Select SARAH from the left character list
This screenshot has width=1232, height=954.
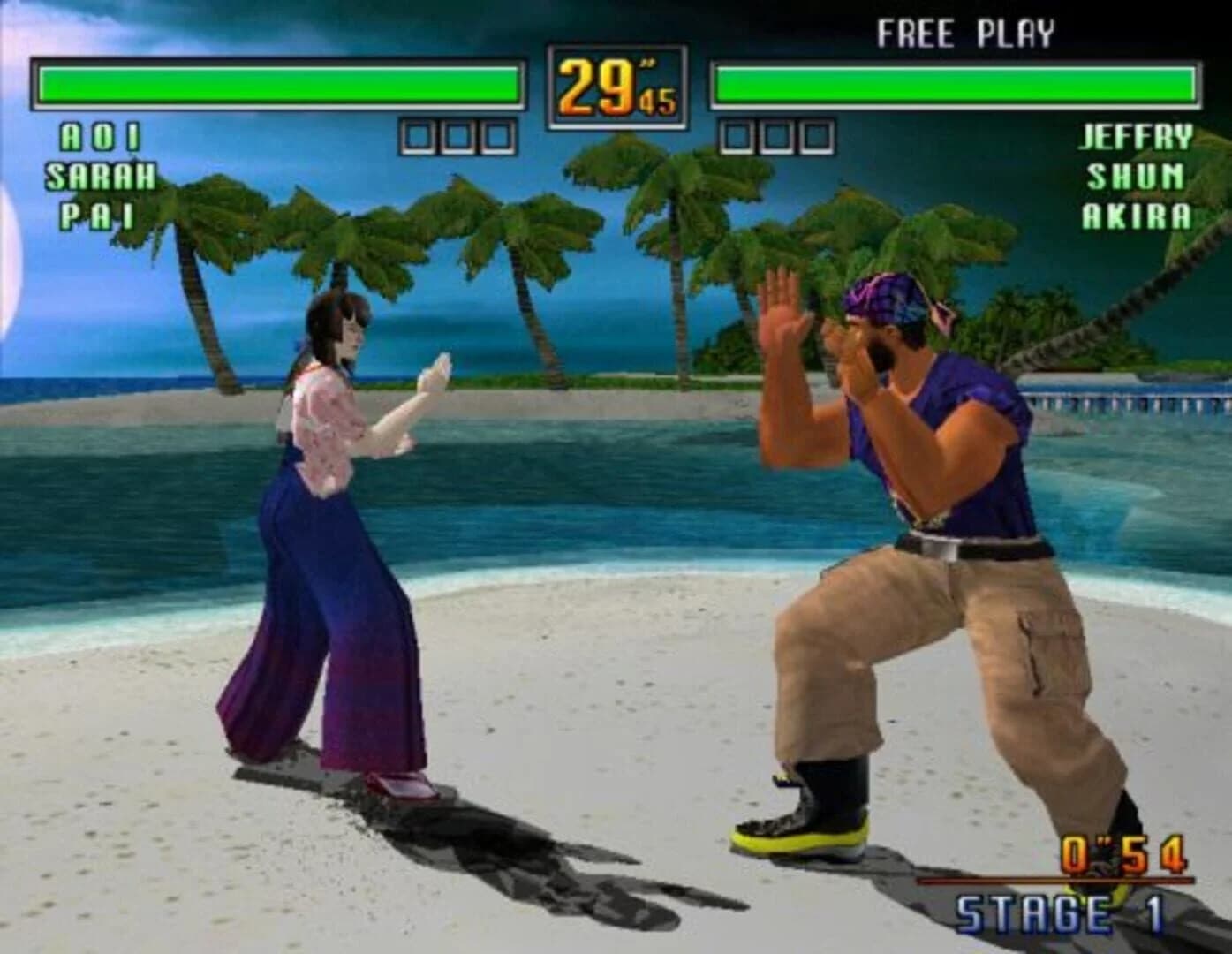point(100,175)
